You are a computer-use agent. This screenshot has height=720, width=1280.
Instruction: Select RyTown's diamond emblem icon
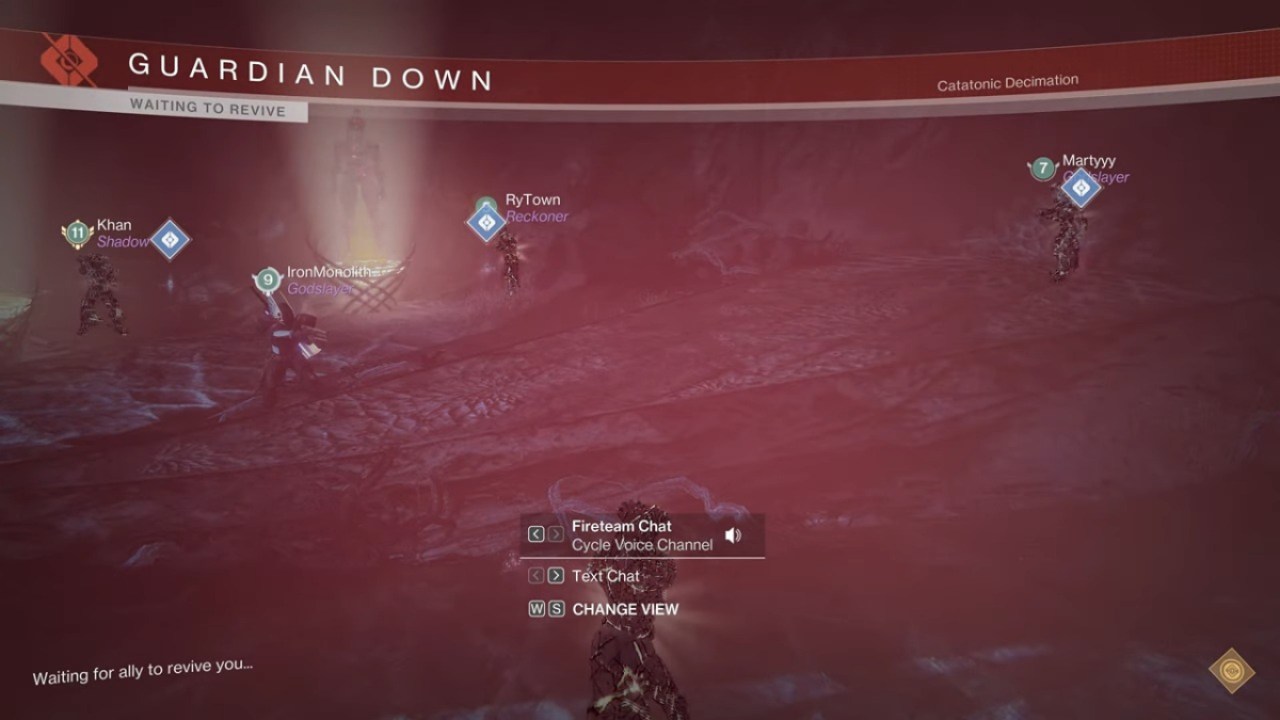tap(486, 221)
